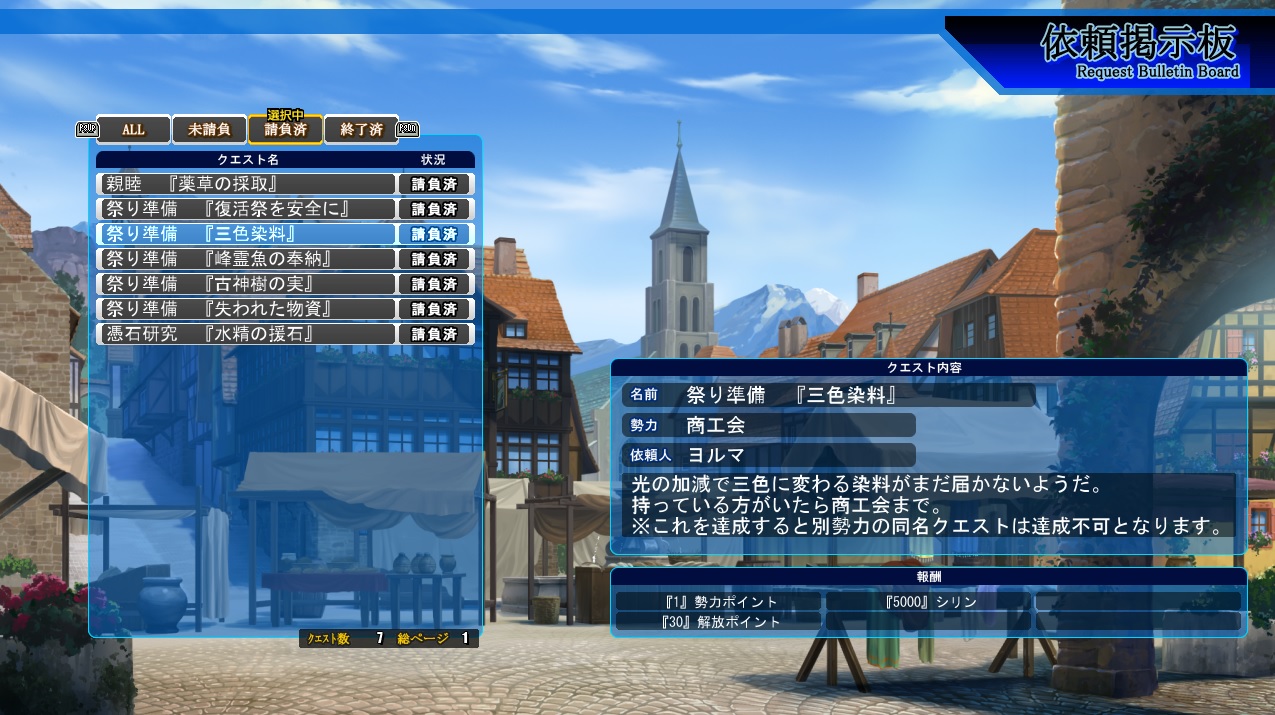
Task: Click the highlighted quest 『三色染料』
Action: (246, 234)
